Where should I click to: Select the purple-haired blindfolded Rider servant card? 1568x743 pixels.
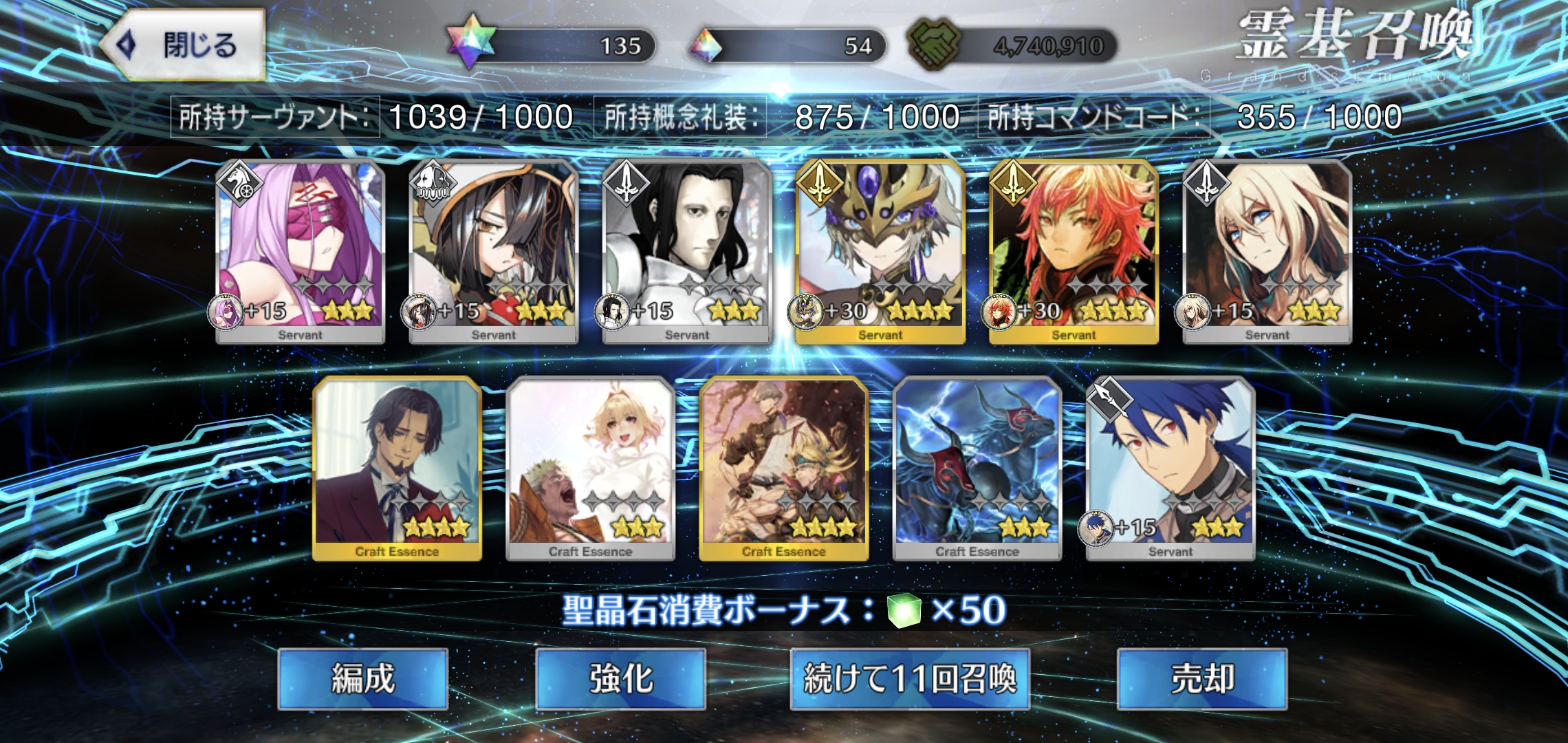[300, 252]
